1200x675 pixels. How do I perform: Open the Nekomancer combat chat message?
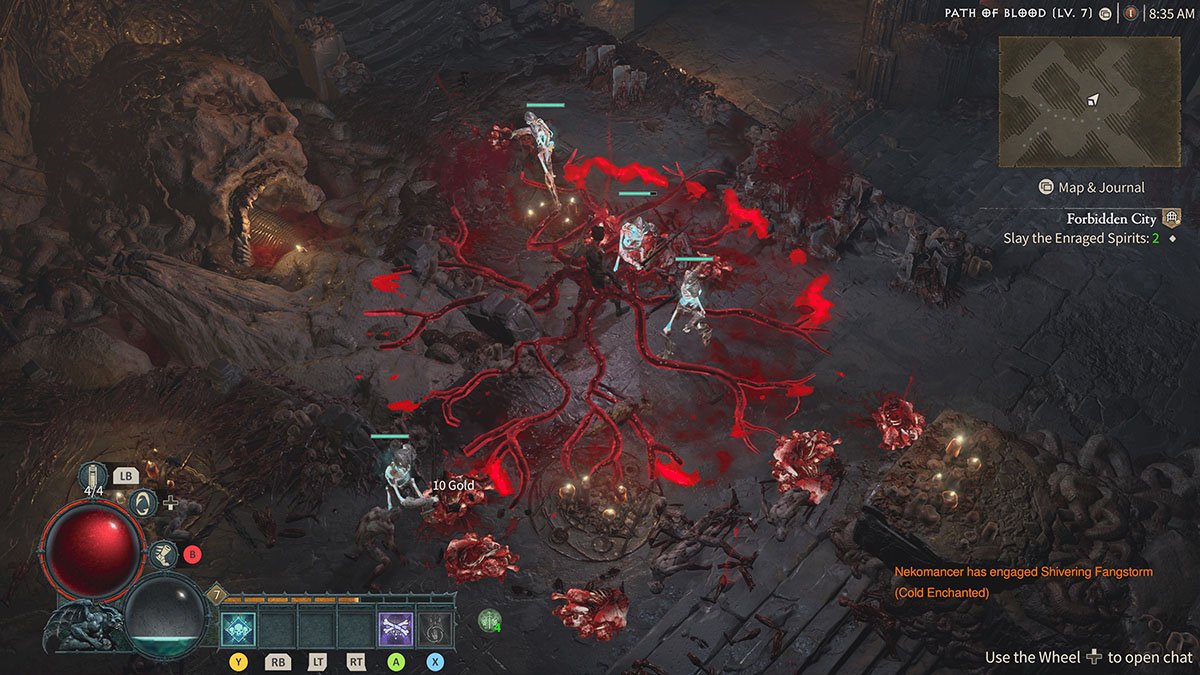[x=1022, y=581]
